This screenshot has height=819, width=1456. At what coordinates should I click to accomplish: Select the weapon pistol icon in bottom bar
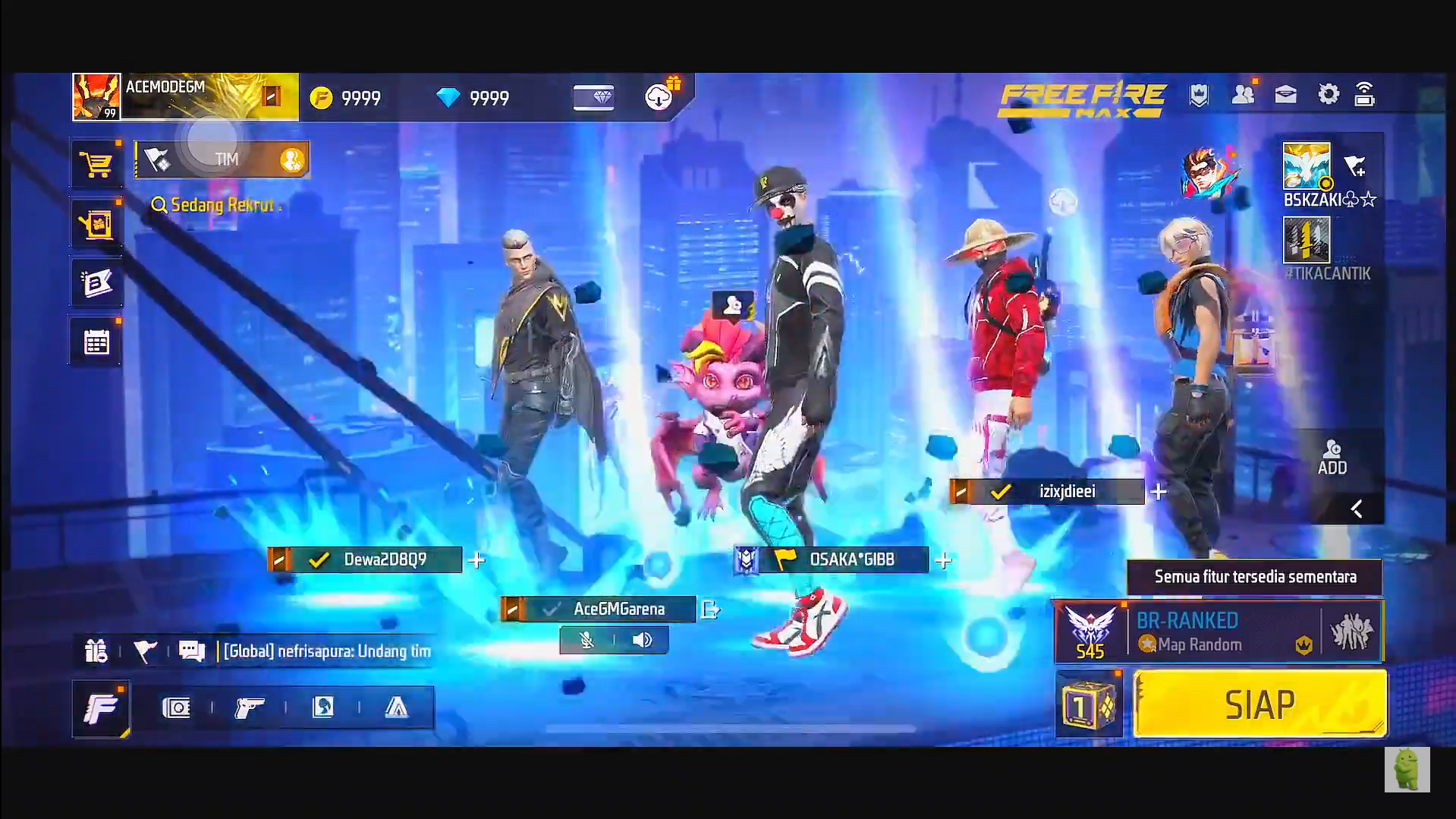pyautogui.click(x=250, y=707)
